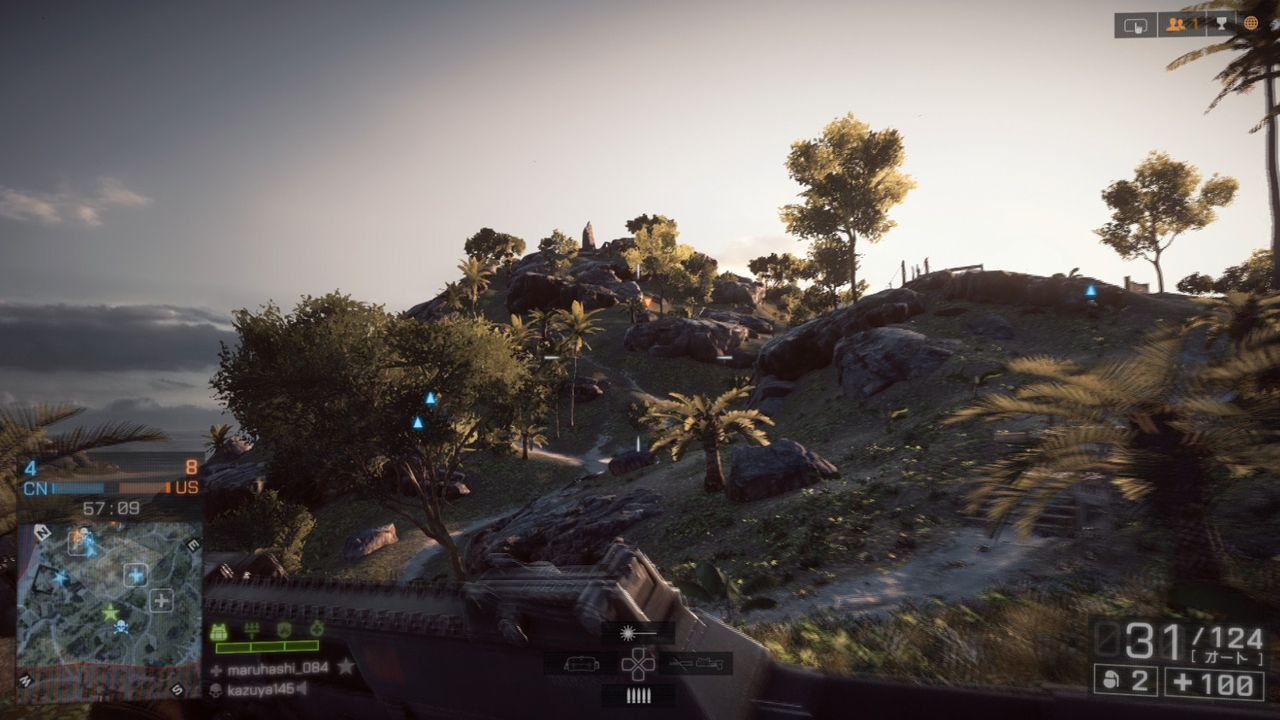The image size is (1280, 720).
Task: Select the d-pad control indicator
Action: (637, 665)
